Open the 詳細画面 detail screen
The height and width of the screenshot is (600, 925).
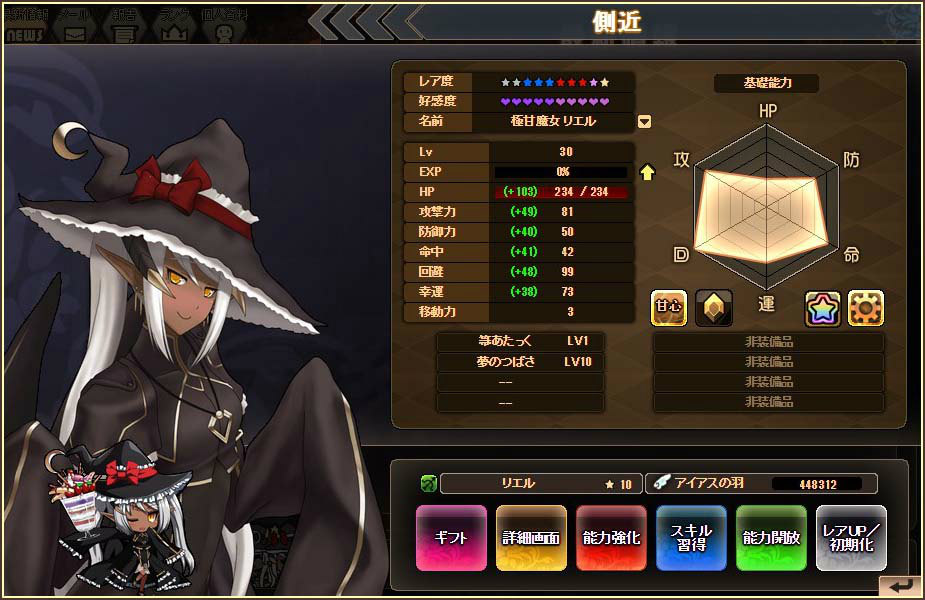point(531,537)
